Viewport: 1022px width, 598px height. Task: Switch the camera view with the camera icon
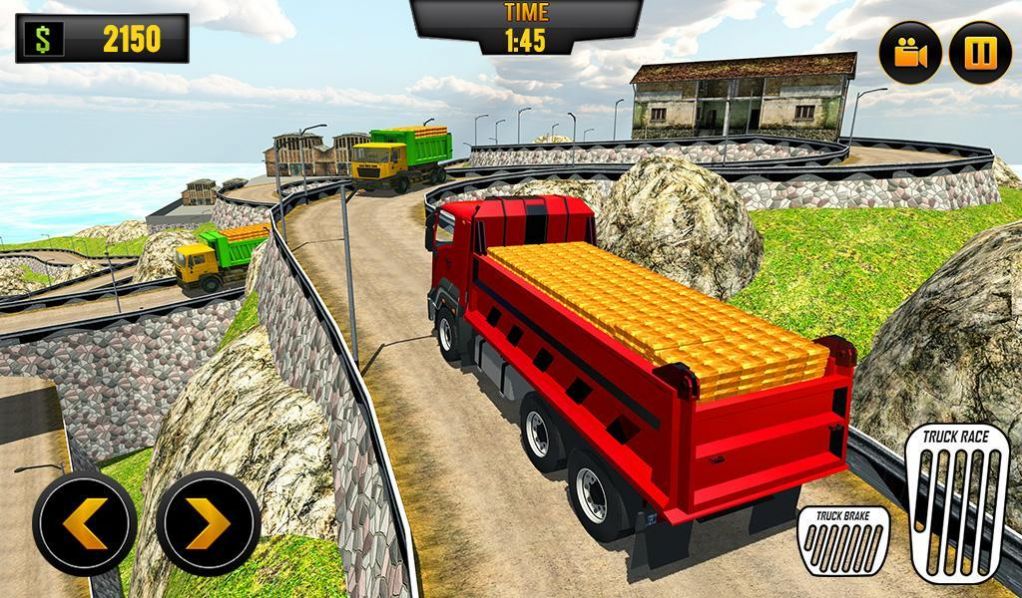910,53
